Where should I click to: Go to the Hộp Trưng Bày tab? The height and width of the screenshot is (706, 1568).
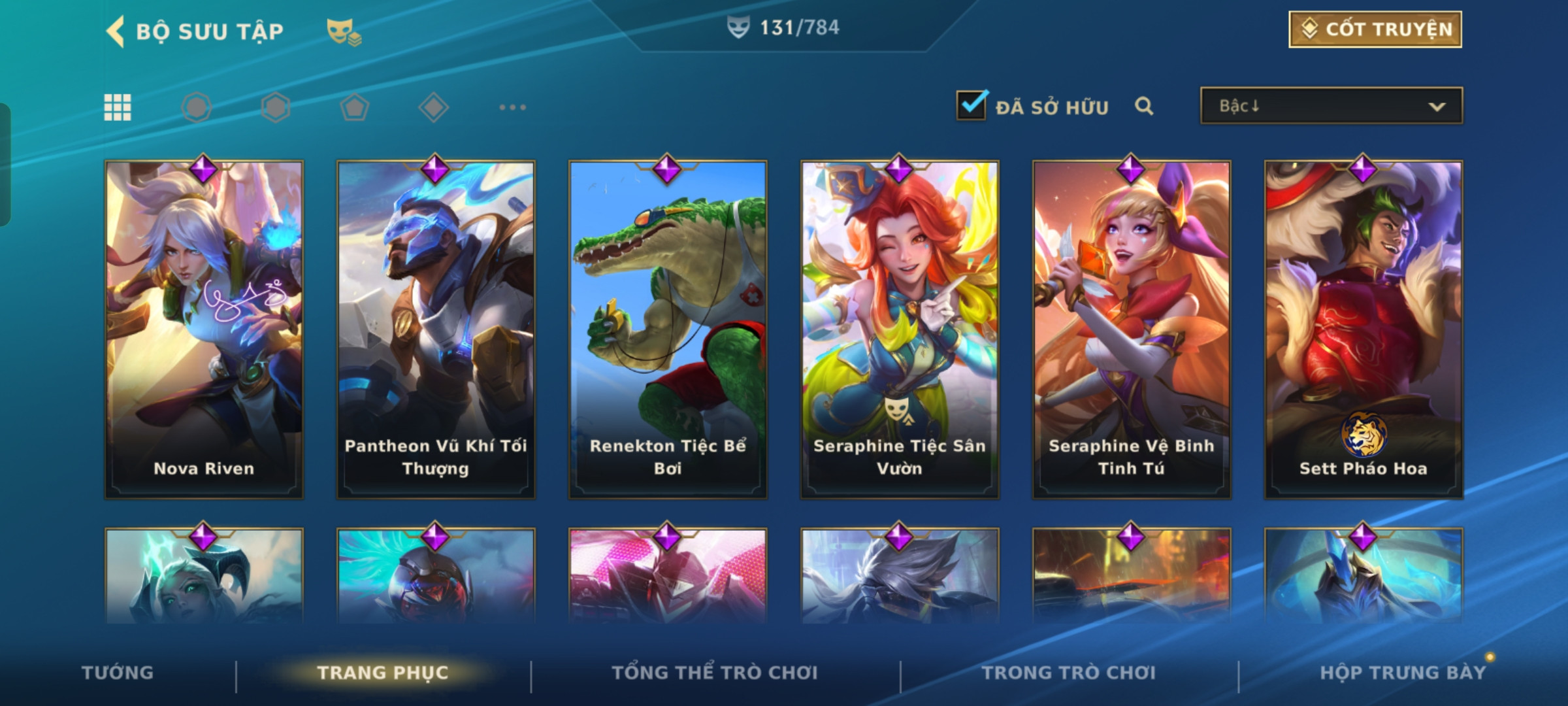point(1403,673)
